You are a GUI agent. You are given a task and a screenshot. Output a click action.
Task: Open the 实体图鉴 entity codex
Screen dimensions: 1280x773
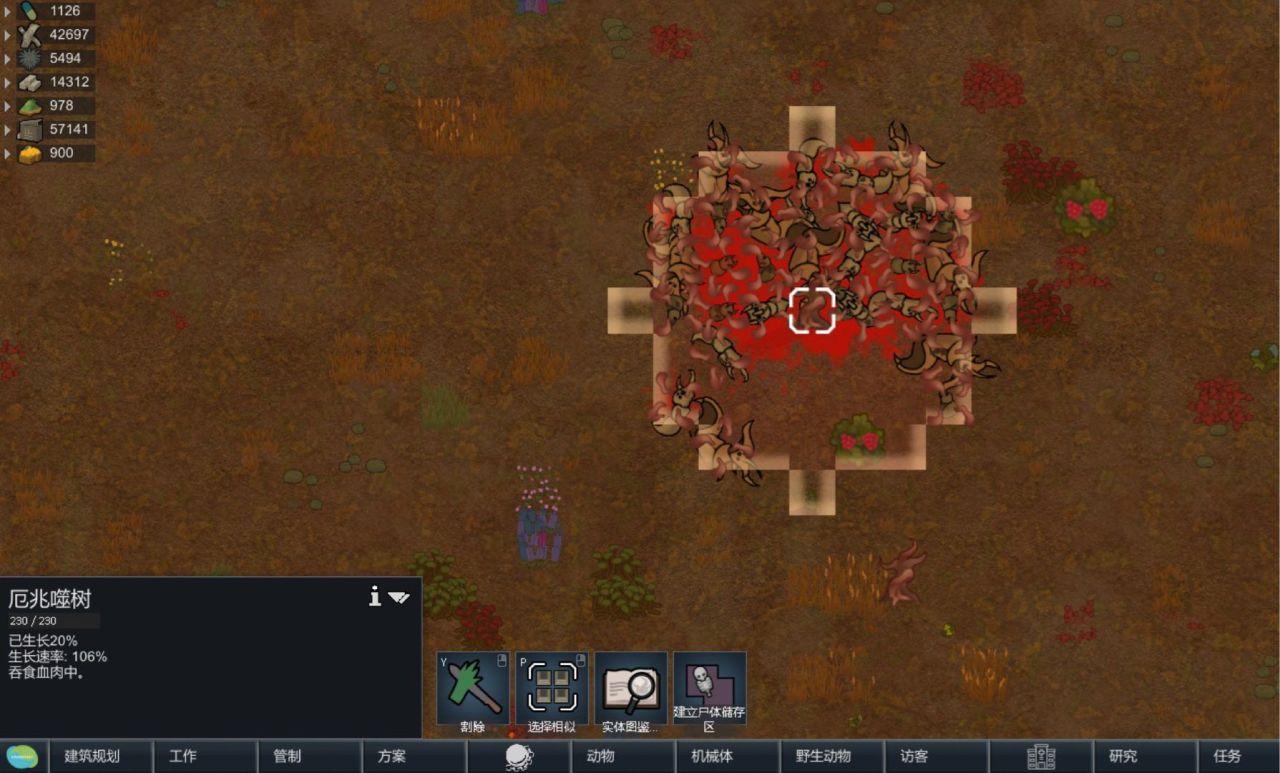coord(631,688)
